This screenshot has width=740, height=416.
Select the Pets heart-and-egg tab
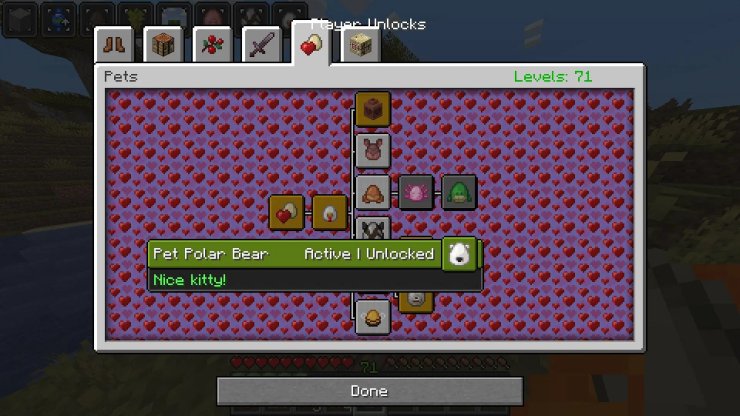click(x=311, y=44)
